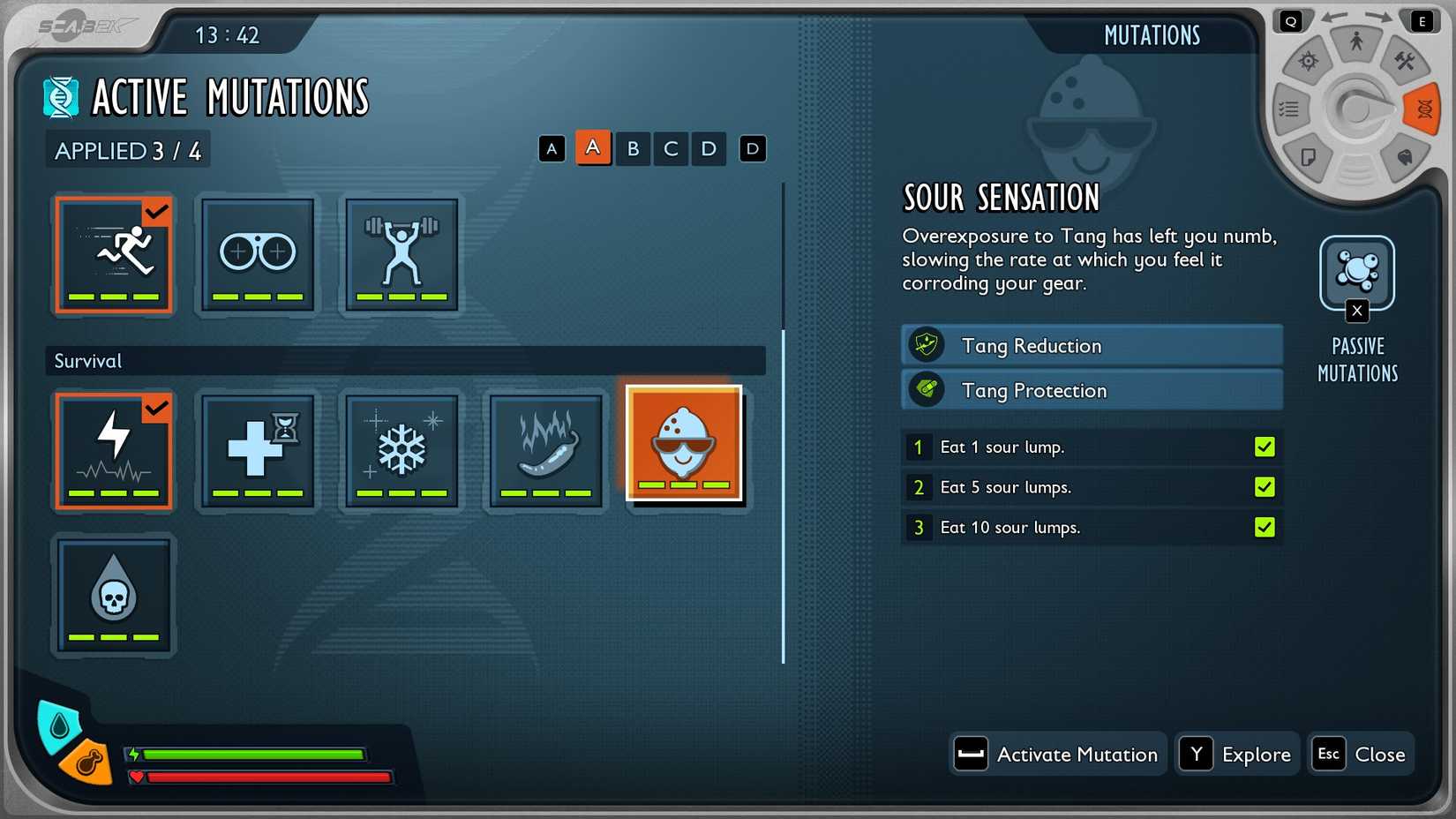Viewport: 1456px width, 819px height.
Task: Open the settings gear on the radial wheel
Action: point(1308,60)
